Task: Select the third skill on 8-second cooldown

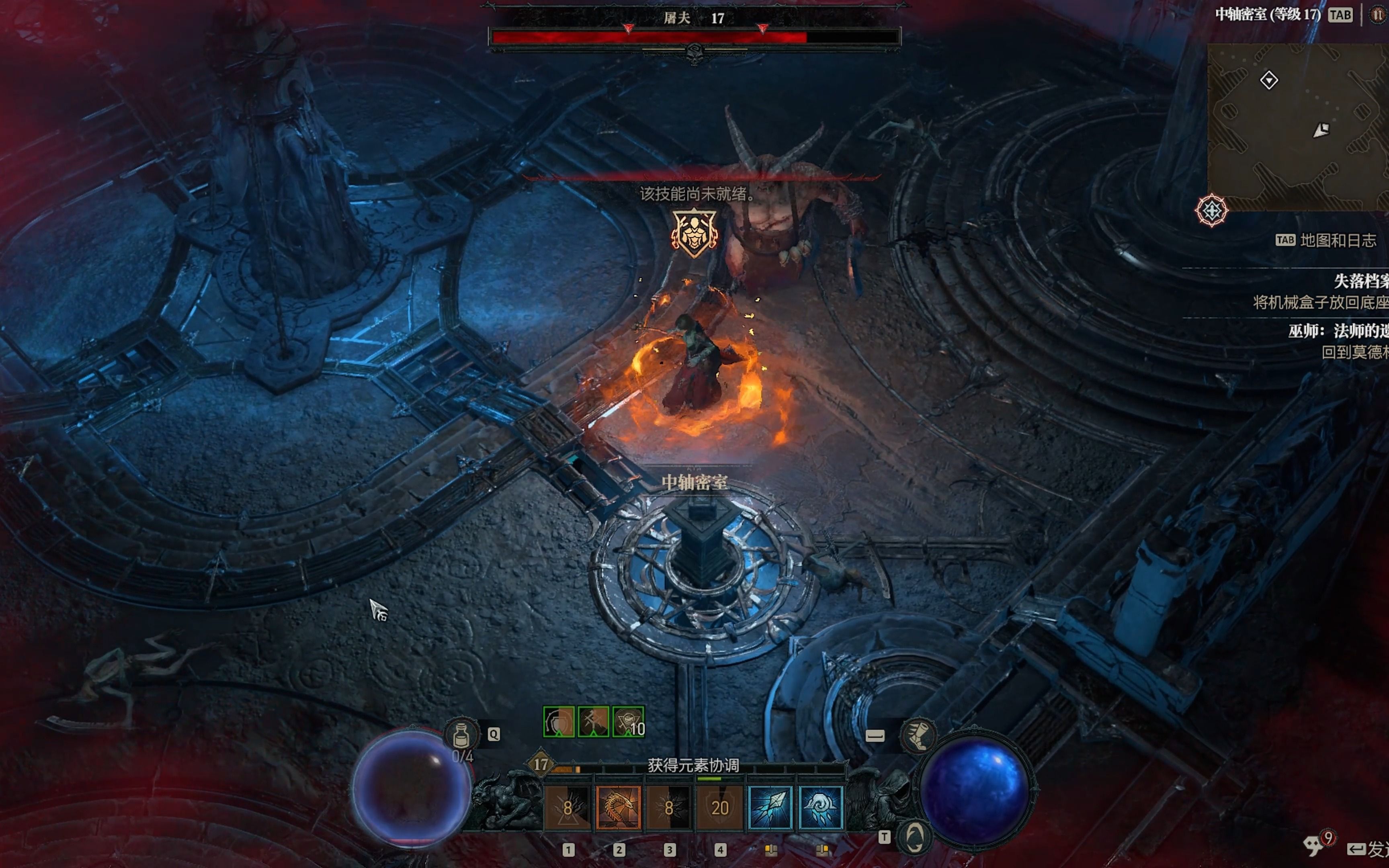Action: click(x=669, y=808)
